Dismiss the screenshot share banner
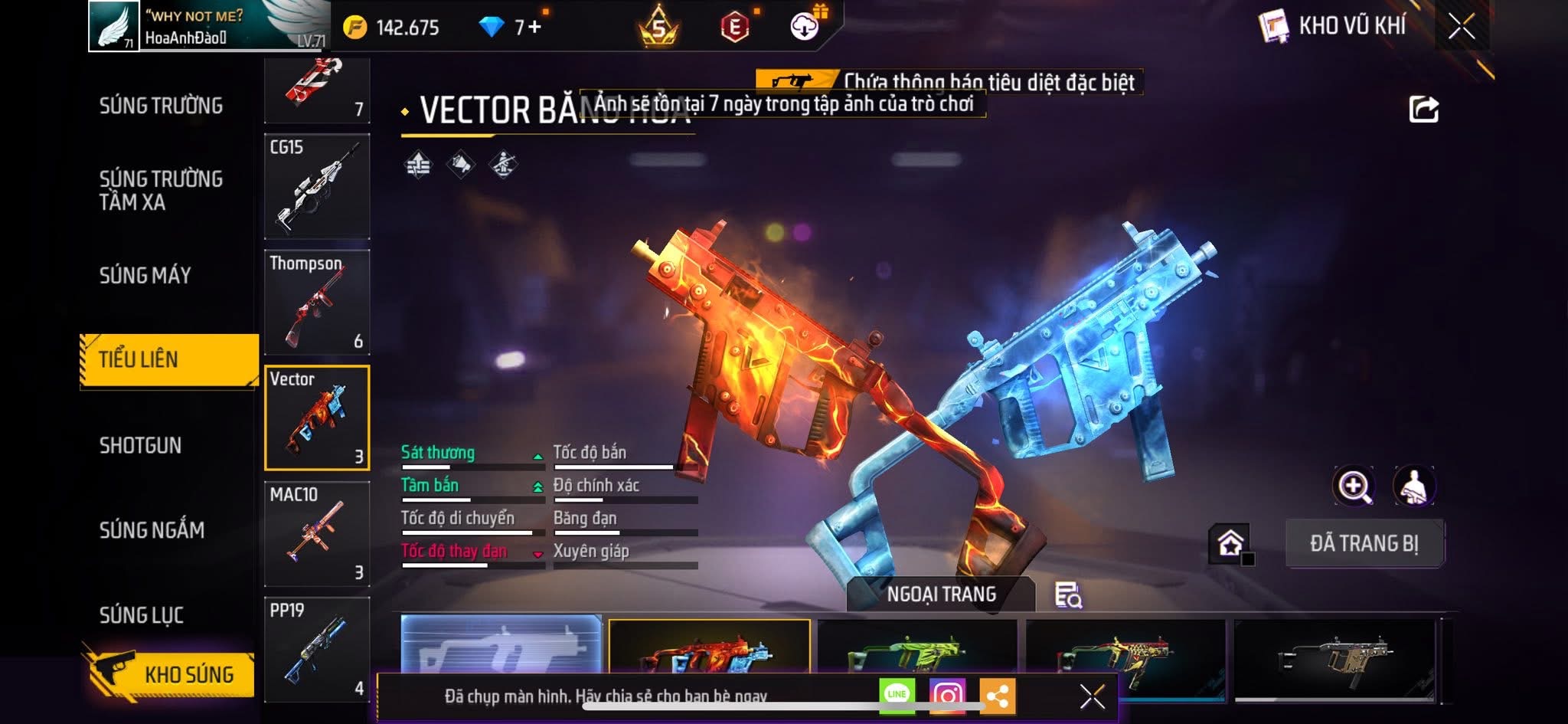The width and height of the screenshot is (1568, 724). coord(1092,696)
